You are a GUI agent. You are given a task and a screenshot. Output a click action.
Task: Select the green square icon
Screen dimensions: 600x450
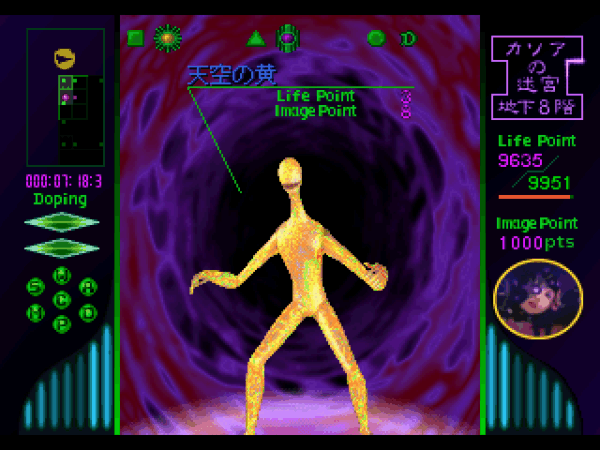[x=135, y=39]
